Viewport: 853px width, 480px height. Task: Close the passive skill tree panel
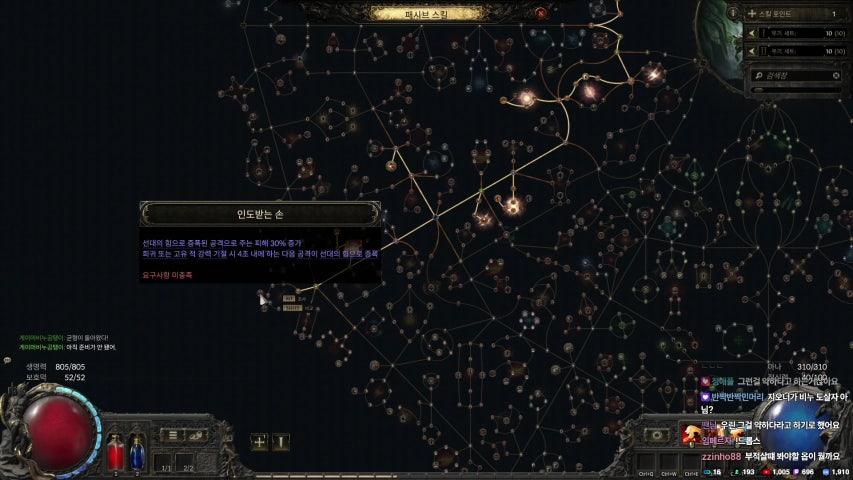tap(541, 13)
